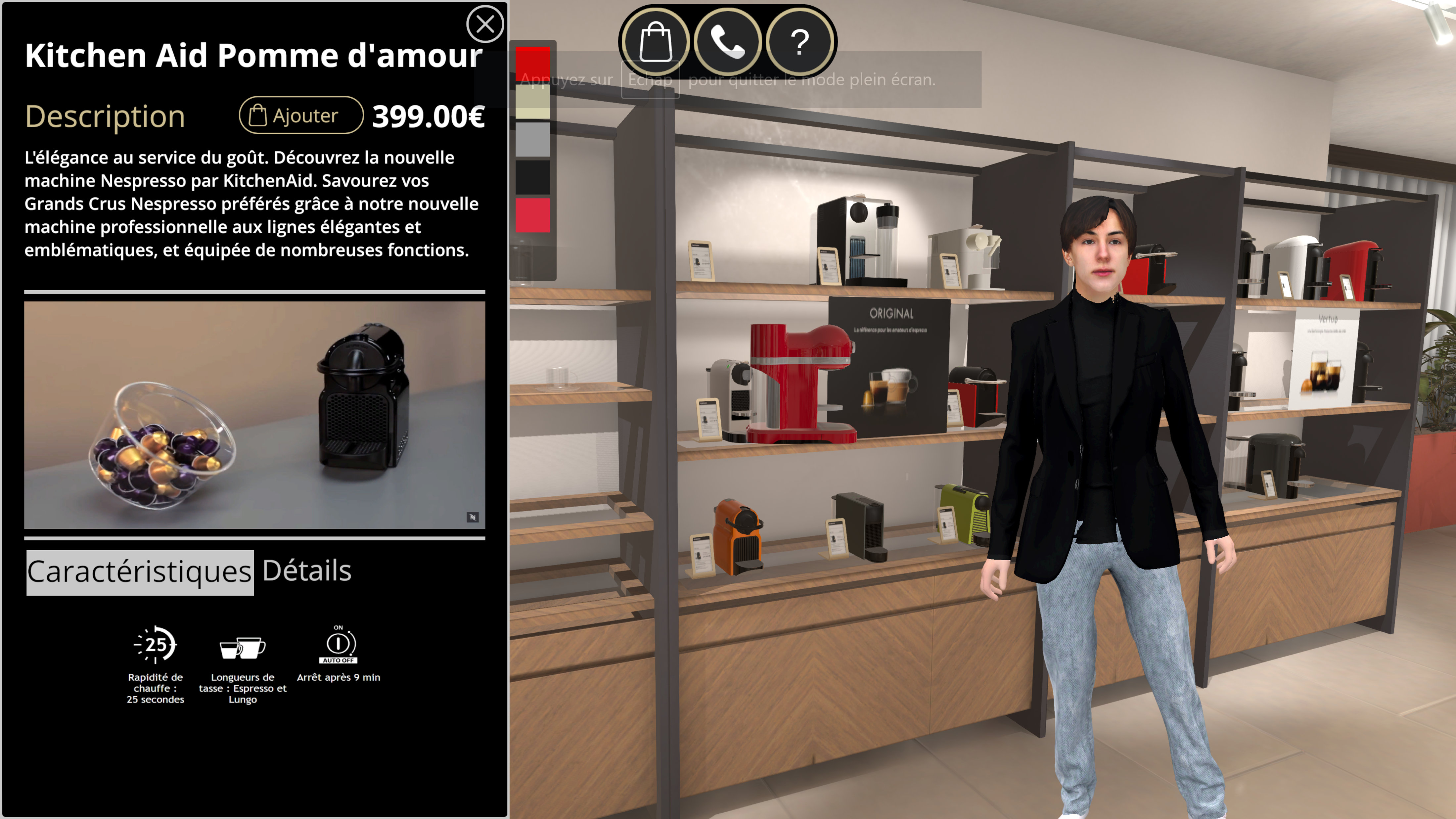Viewport: 1456px width, 819px height.
Task: Call an advisor with the phone icon
Action: click(727, 41)
